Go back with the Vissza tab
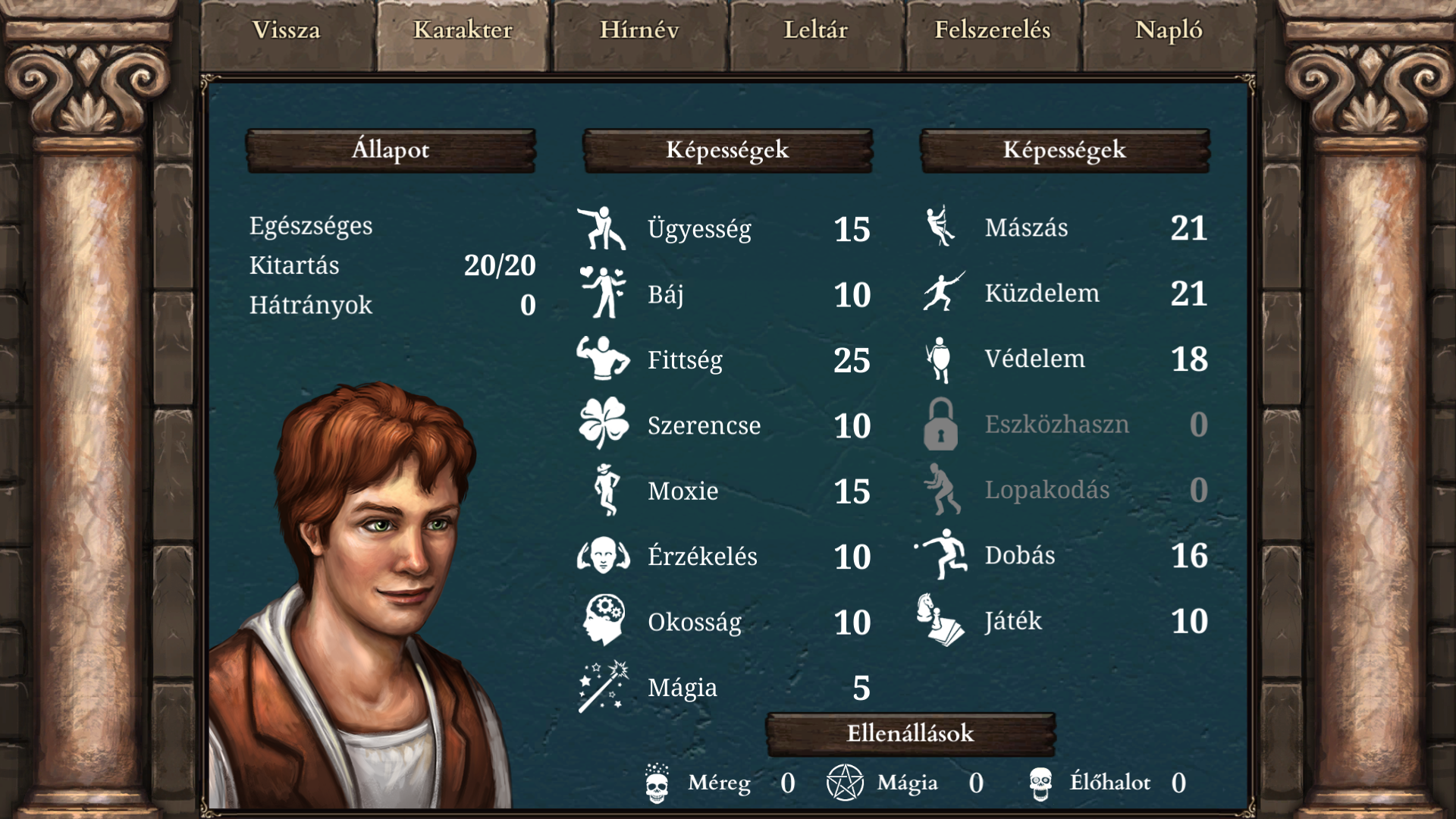The width and height of the screenshot is (1456, 819). pos(287,32)
